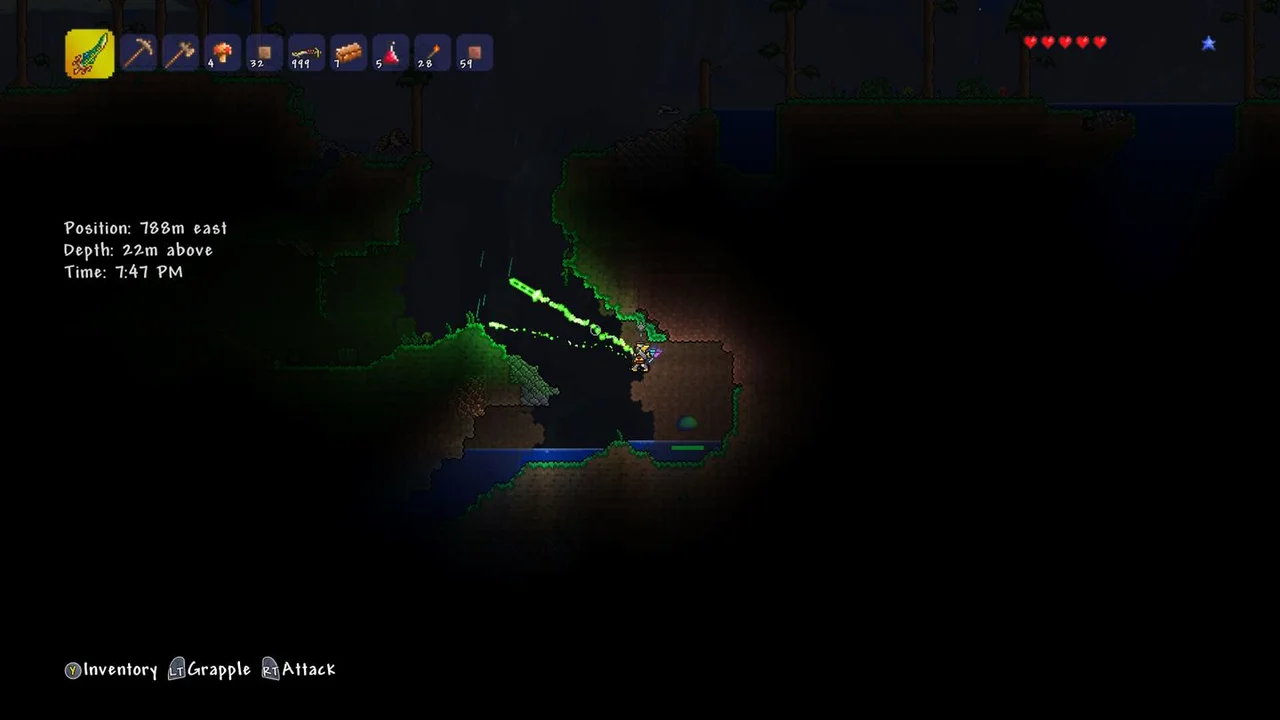Image resolution: width=1280 pixels, height=720 pixels.
Task: Click the Inventory prompt at bottom left
Action: (x=122, y=670)
